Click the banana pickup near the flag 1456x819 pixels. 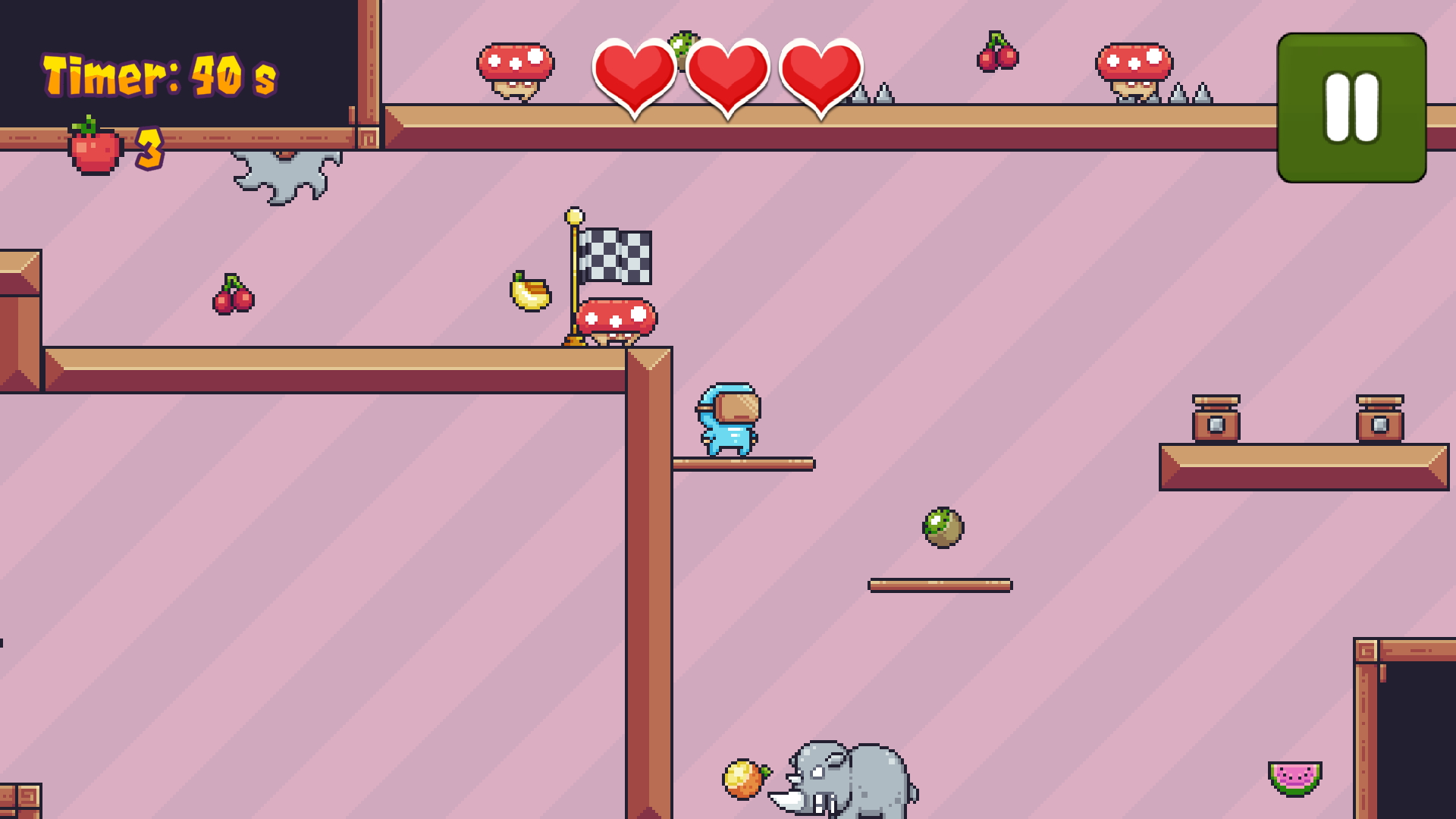pos(529,293)
